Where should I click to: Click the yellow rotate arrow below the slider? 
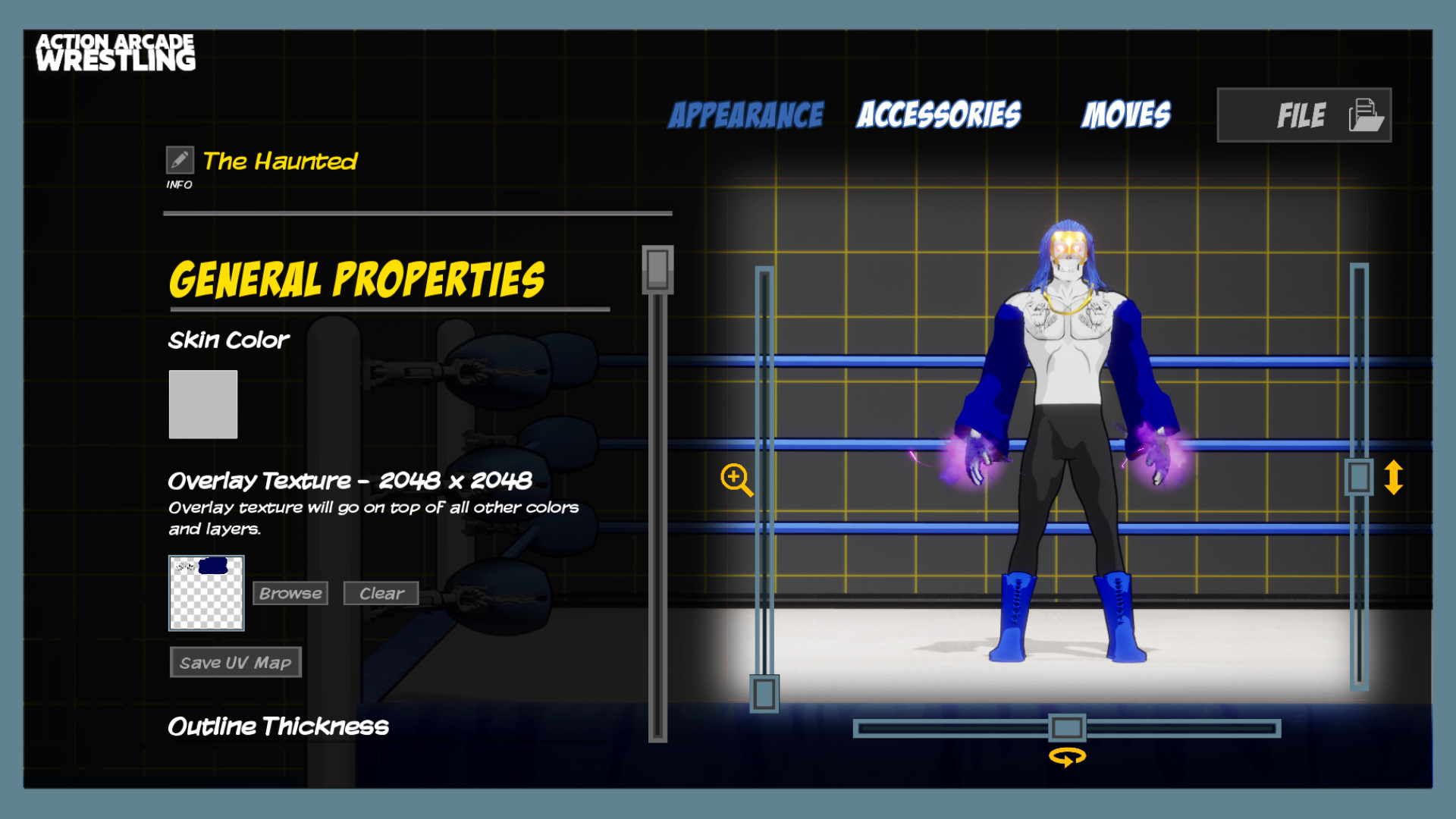coord(1069,756)
